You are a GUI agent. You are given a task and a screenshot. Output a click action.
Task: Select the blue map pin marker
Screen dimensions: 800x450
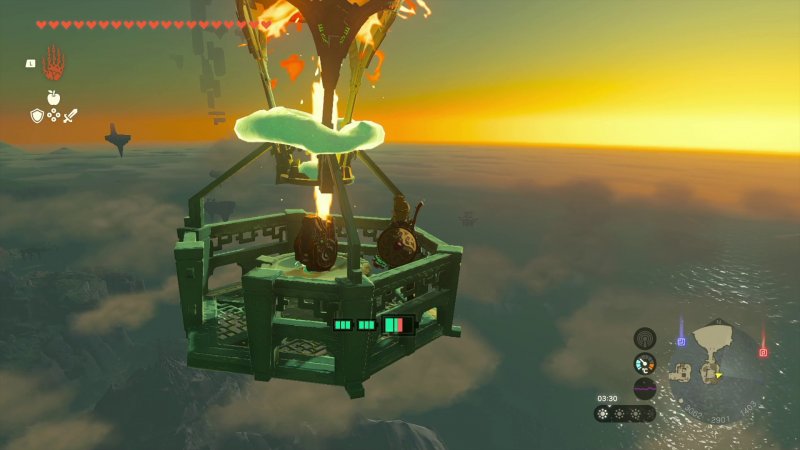[x=681, y=341]
